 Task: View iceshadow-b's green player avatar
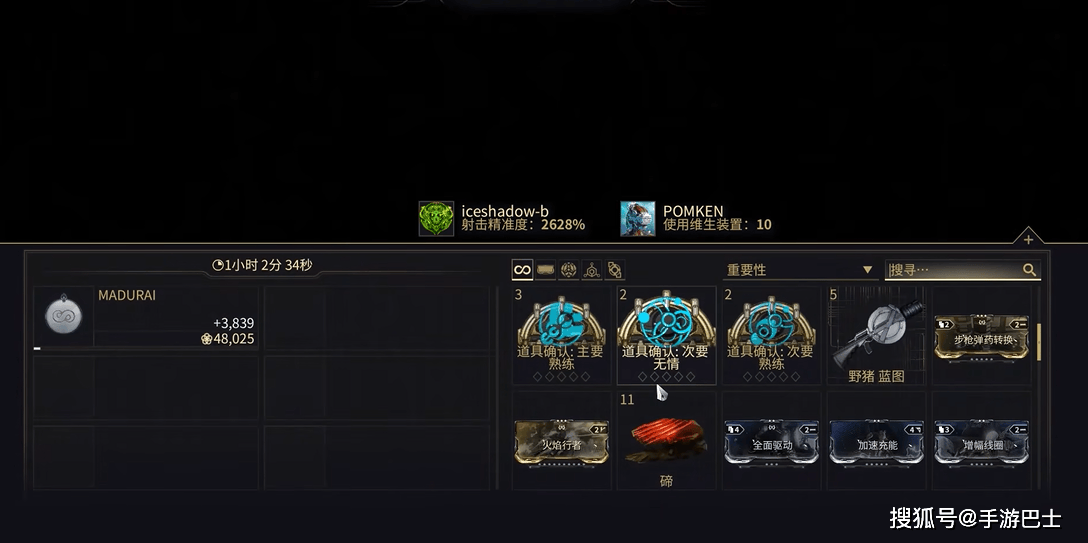pyautogui.click(x=436, y=218)
